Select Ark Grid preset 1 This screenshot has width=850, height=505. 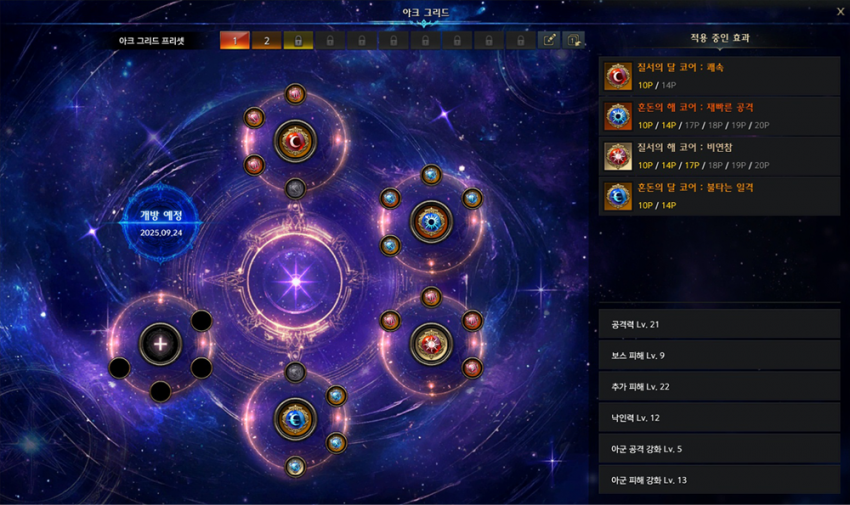(x=235, y=41)
